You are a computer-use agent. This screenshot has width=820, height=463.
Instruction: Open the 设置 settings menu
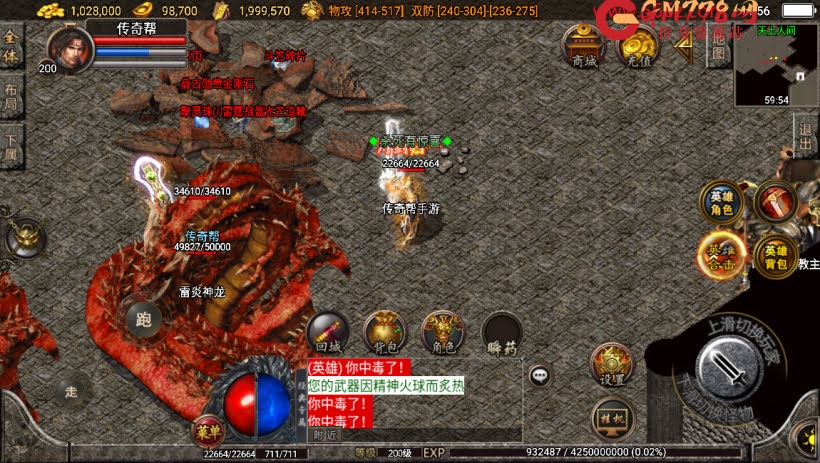click(x=610, y=365)
